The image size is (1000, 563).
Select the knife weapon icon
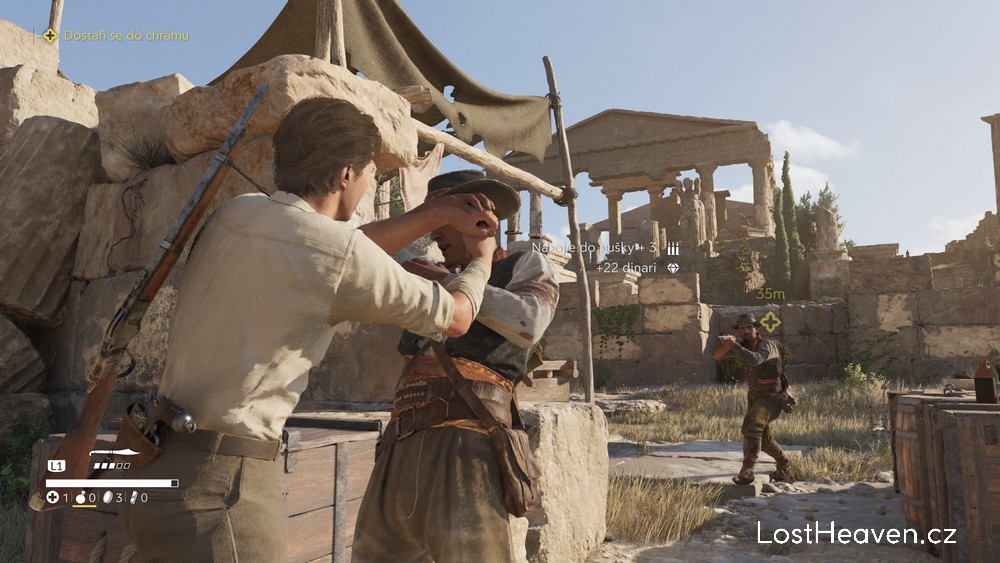(x=114, y=453)
